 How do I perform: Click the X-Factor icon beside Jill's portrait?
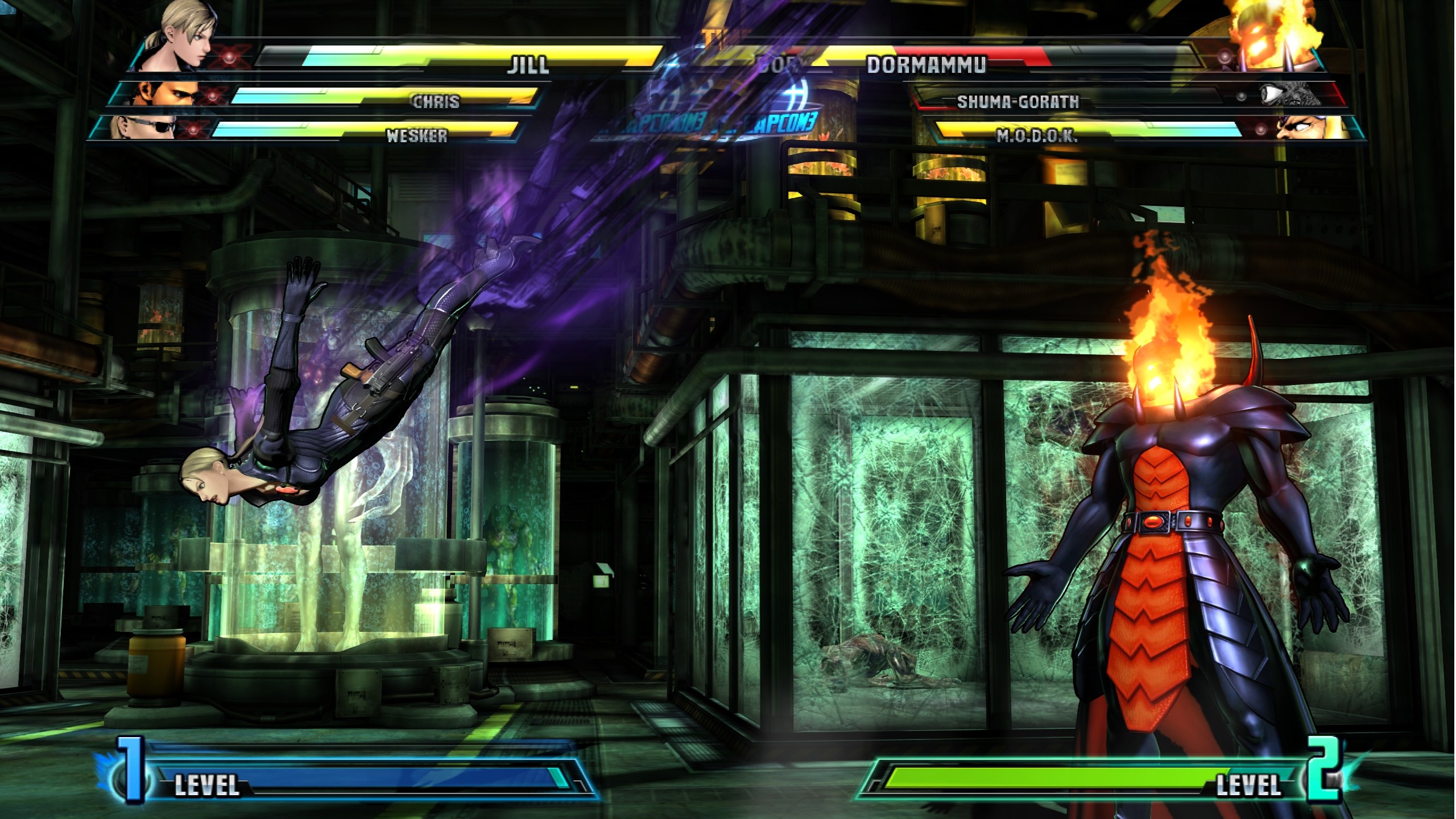tap(230, 58)
